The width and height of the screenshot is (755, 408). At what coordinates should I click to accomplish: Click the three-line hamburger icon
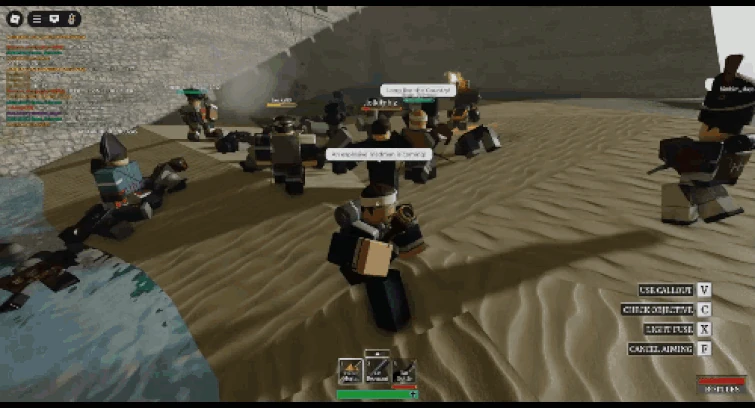38,19
